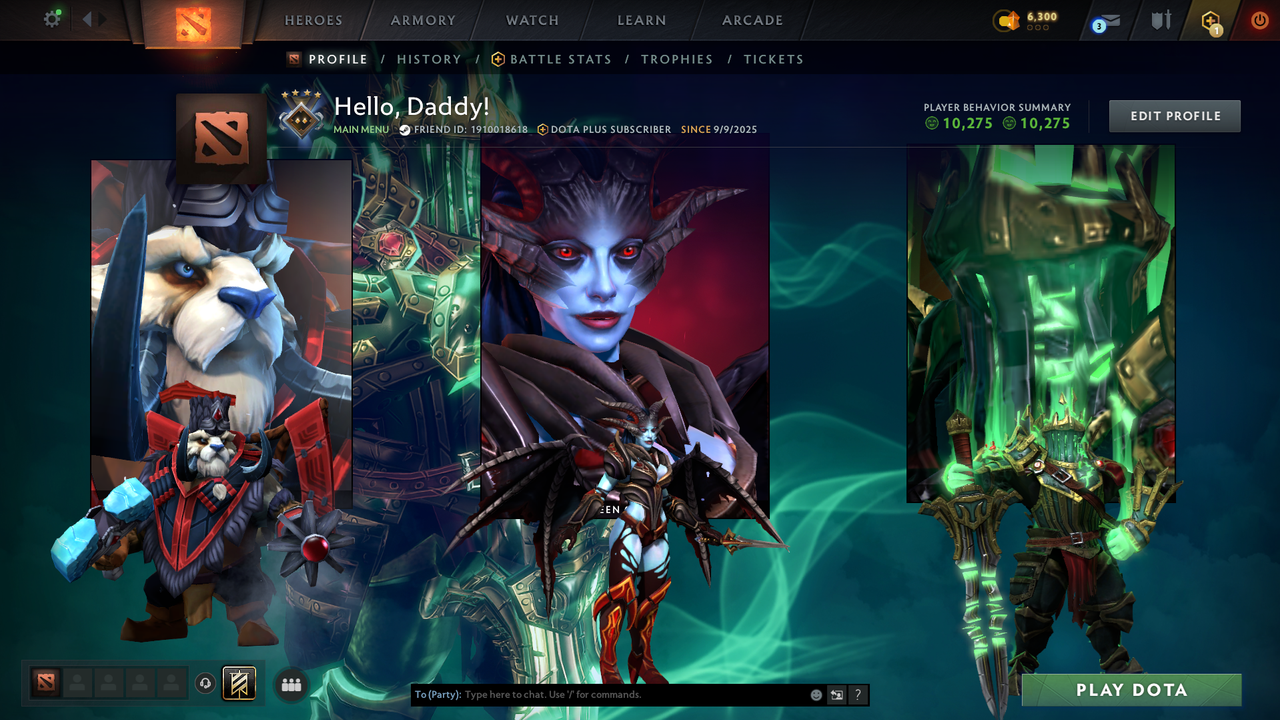Open the friends list group icon

(291, 684)
